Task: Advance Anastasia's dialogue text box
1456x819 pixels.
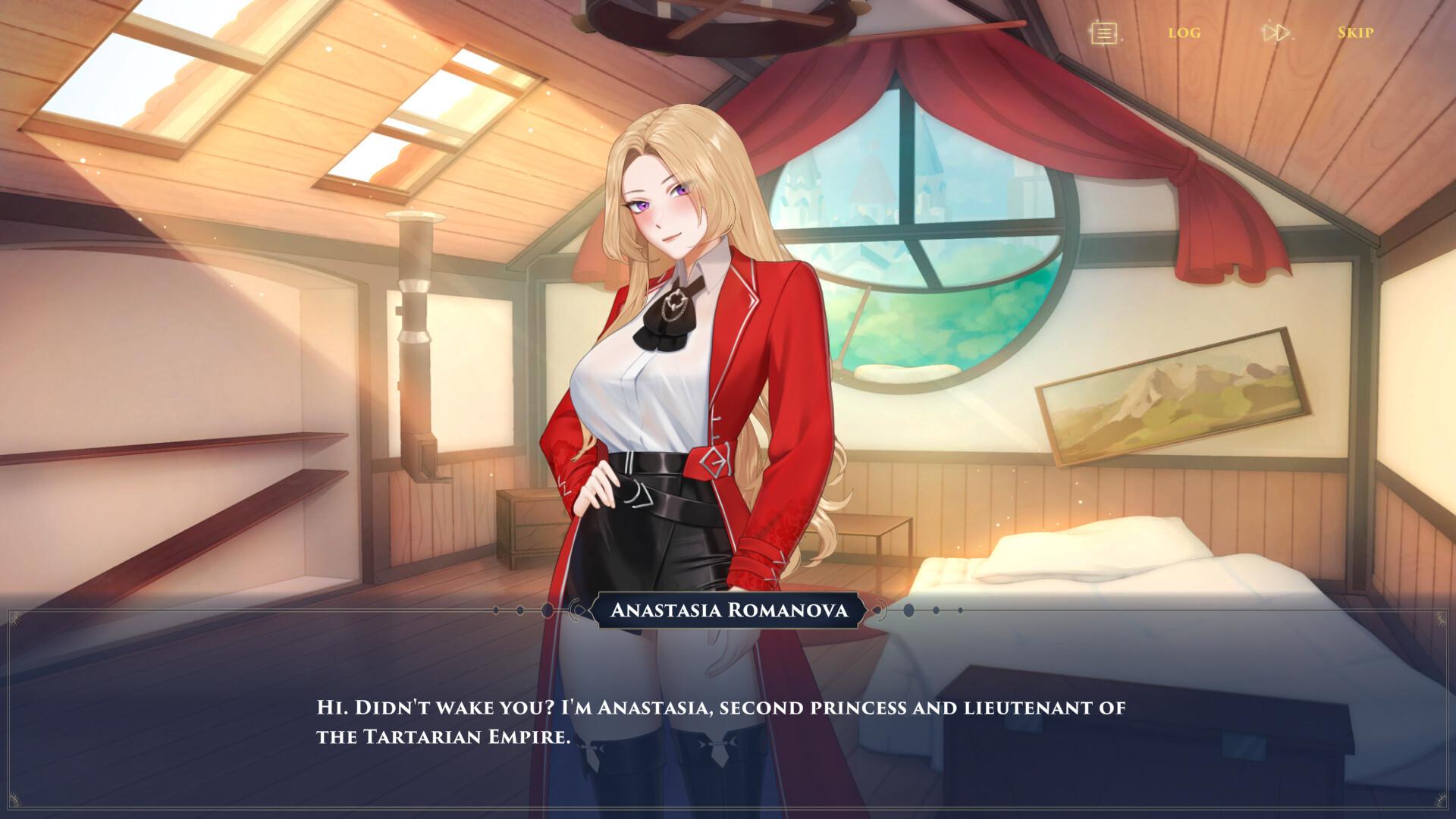Action: (720, 721)
